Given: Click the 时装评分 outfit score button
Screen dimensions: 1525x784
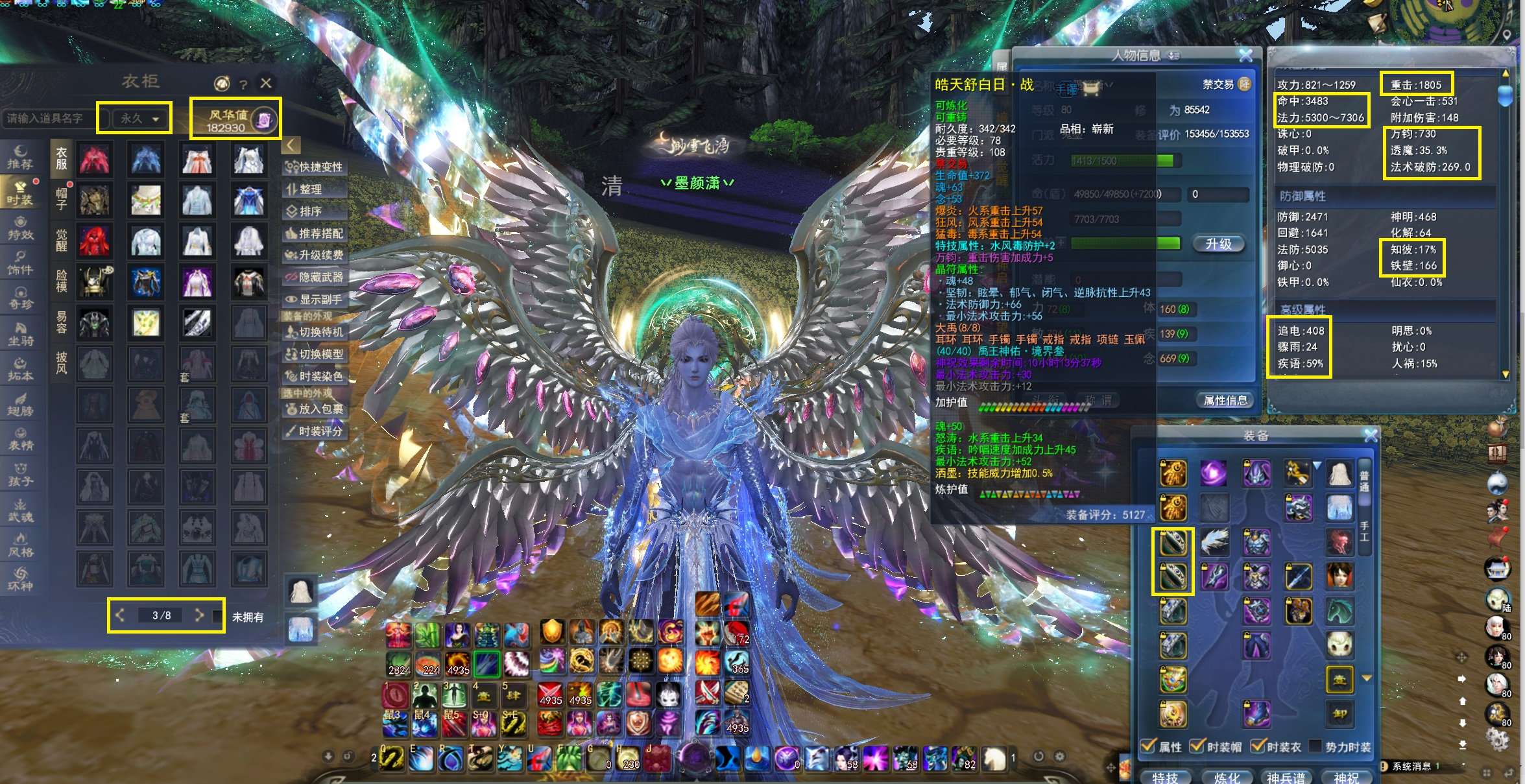Looking at the screenshot, I should pos(315,431).
